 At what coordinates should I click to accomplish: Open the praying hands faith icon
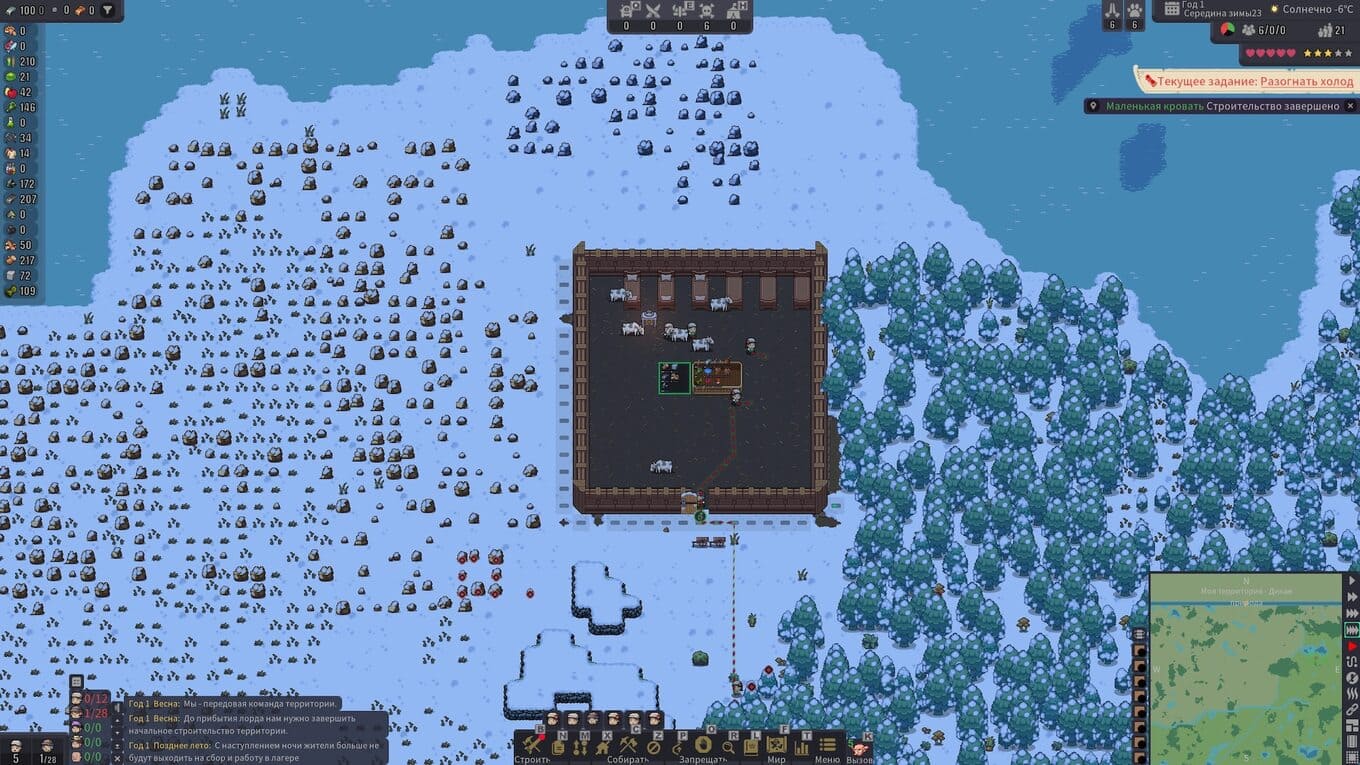point(1112,10)
